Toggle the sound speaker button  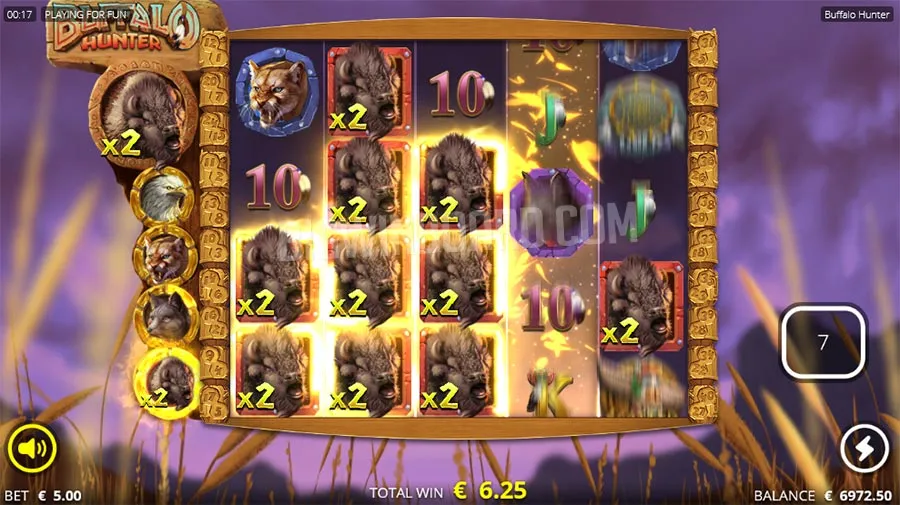33,449
